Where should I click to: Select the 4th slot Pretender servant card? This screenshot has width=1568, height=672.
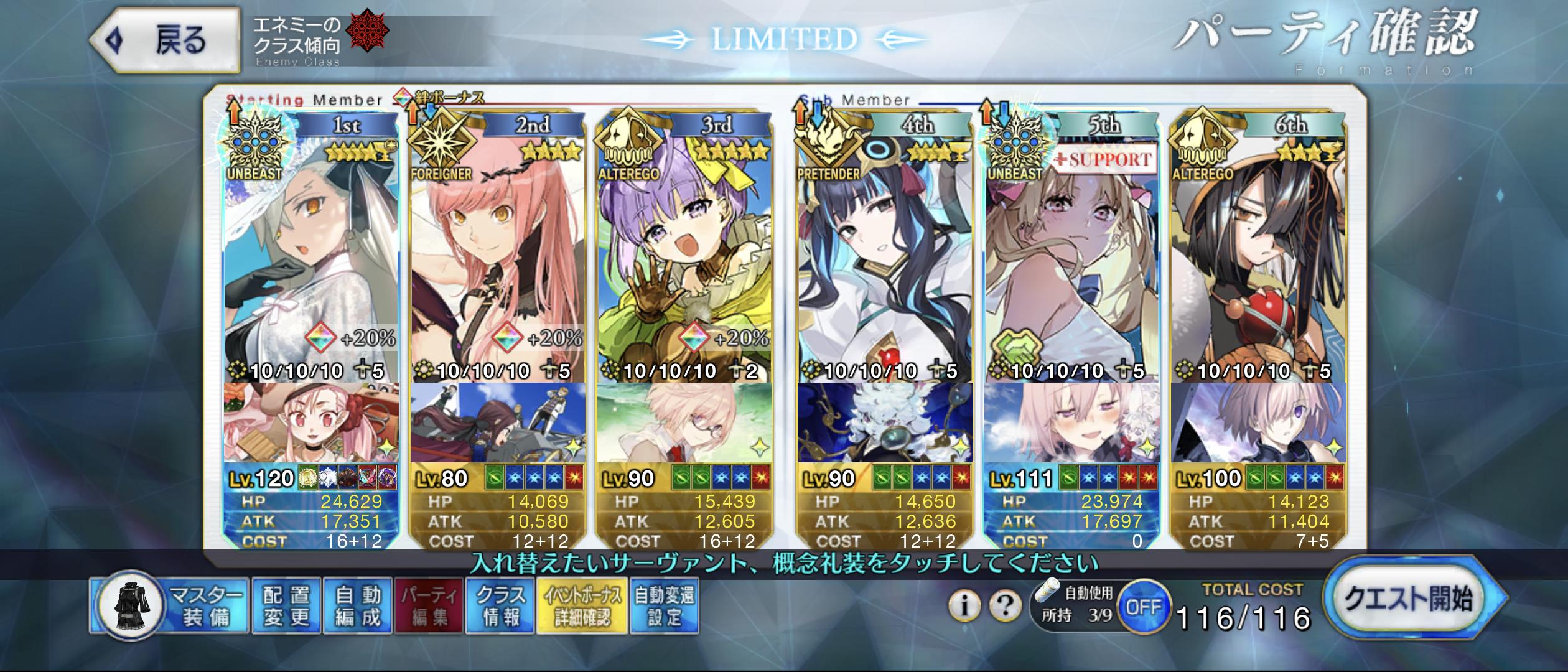click(885, 249)
